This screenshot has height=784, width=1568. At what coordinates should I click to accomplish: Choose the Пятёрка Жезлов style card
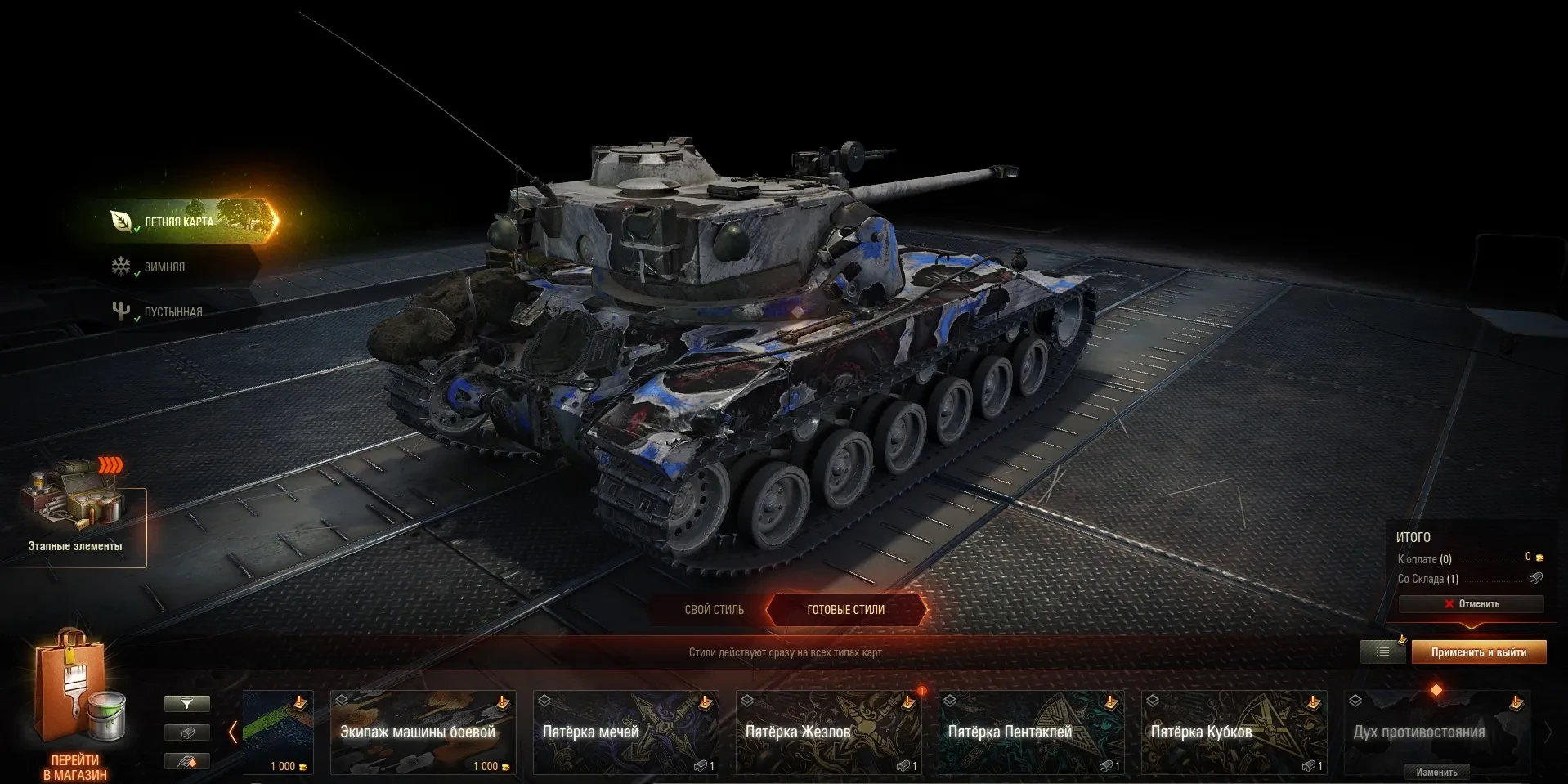click(828, 732)
